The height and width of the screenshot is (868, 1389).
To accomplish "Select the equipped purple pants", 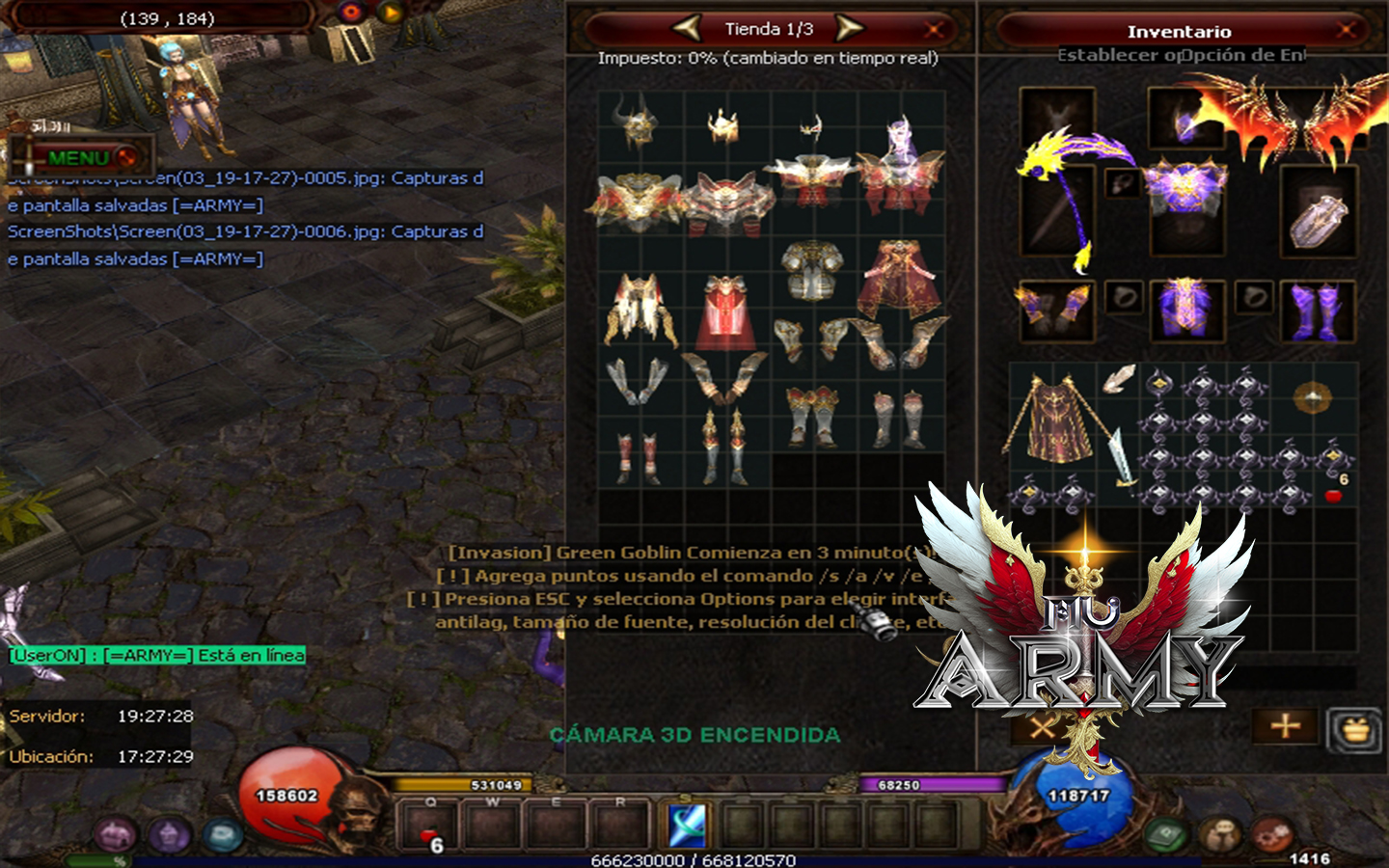I will 1185,311.
